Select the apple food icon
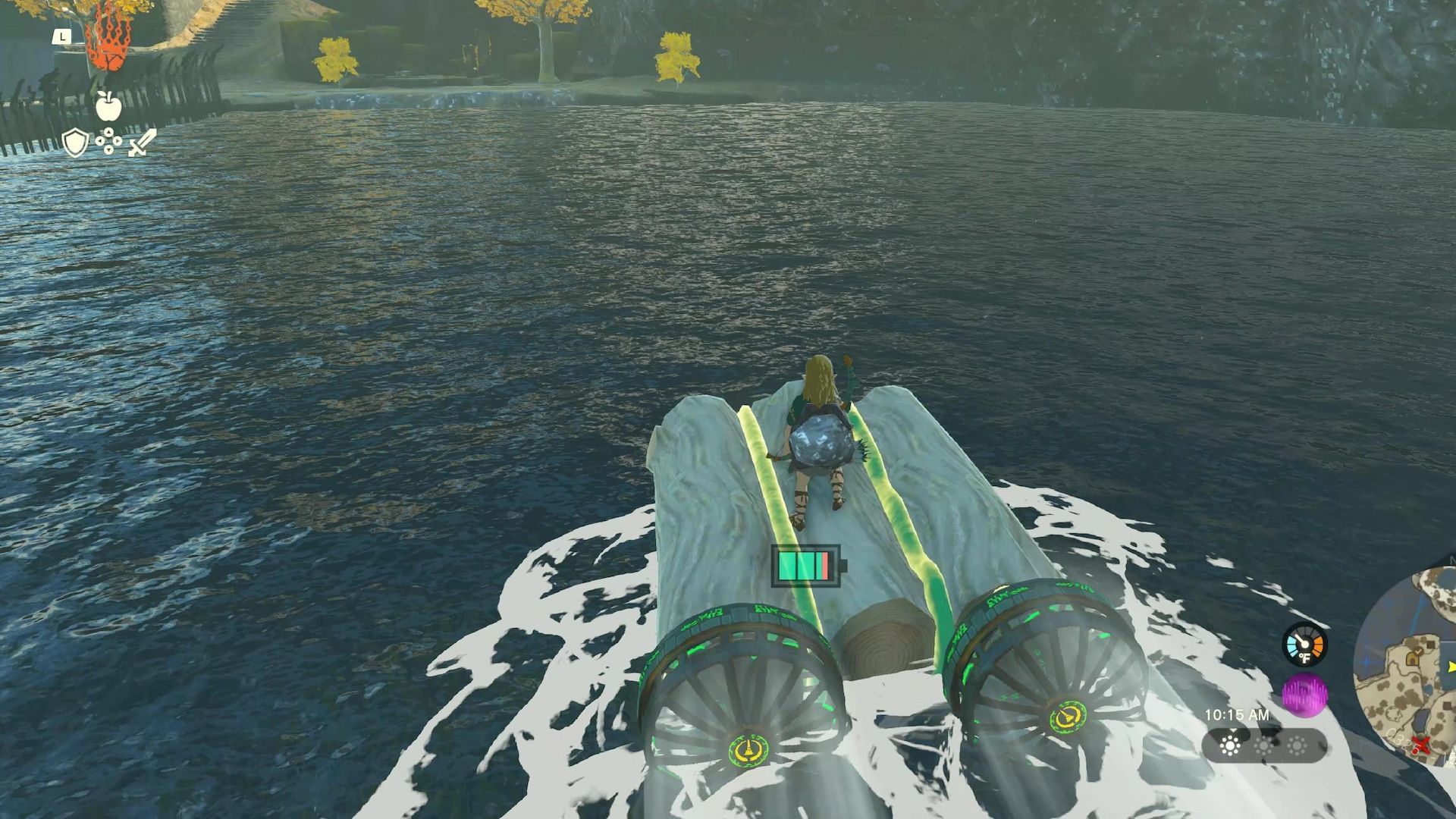 pyautogui.click(x=108, y=106)
